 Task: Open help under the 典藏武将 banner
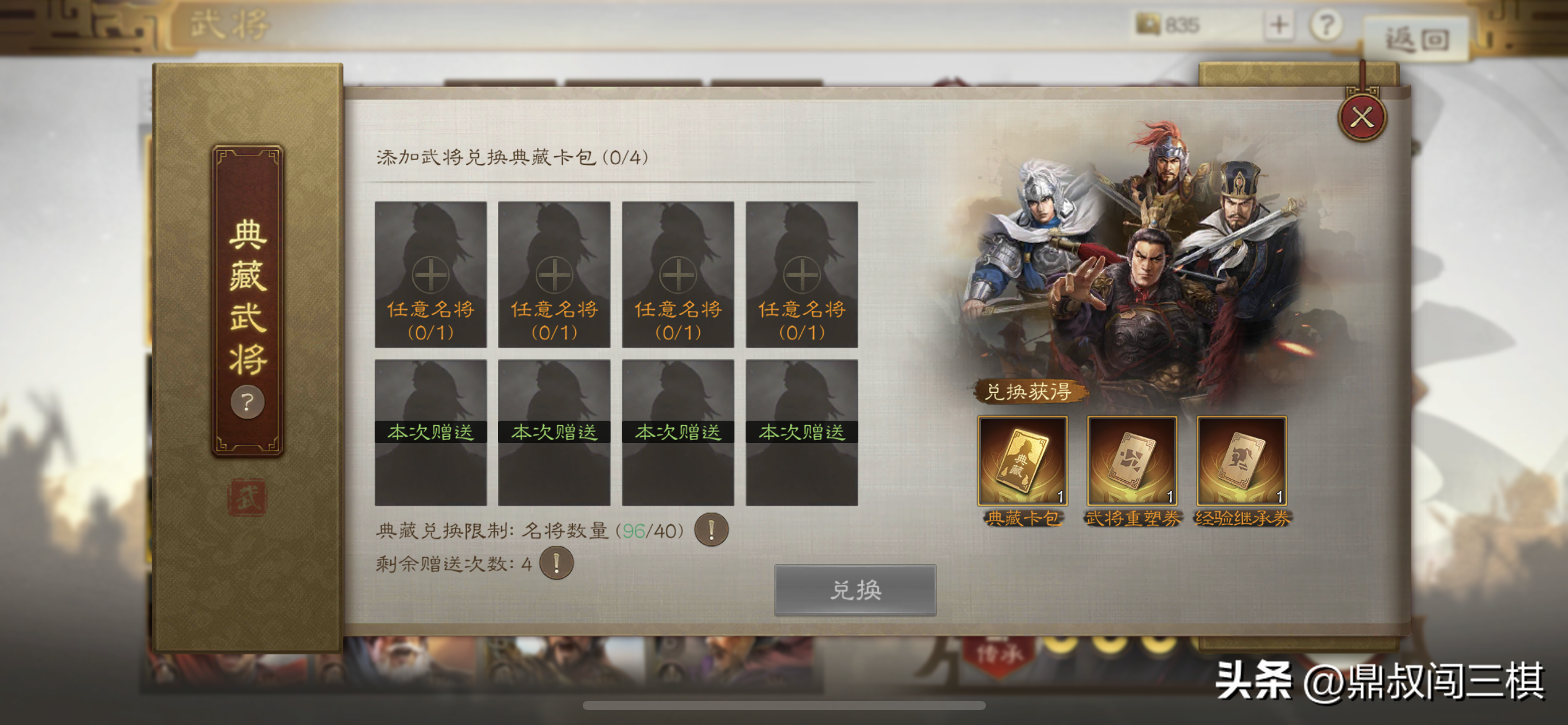[248, 402]
